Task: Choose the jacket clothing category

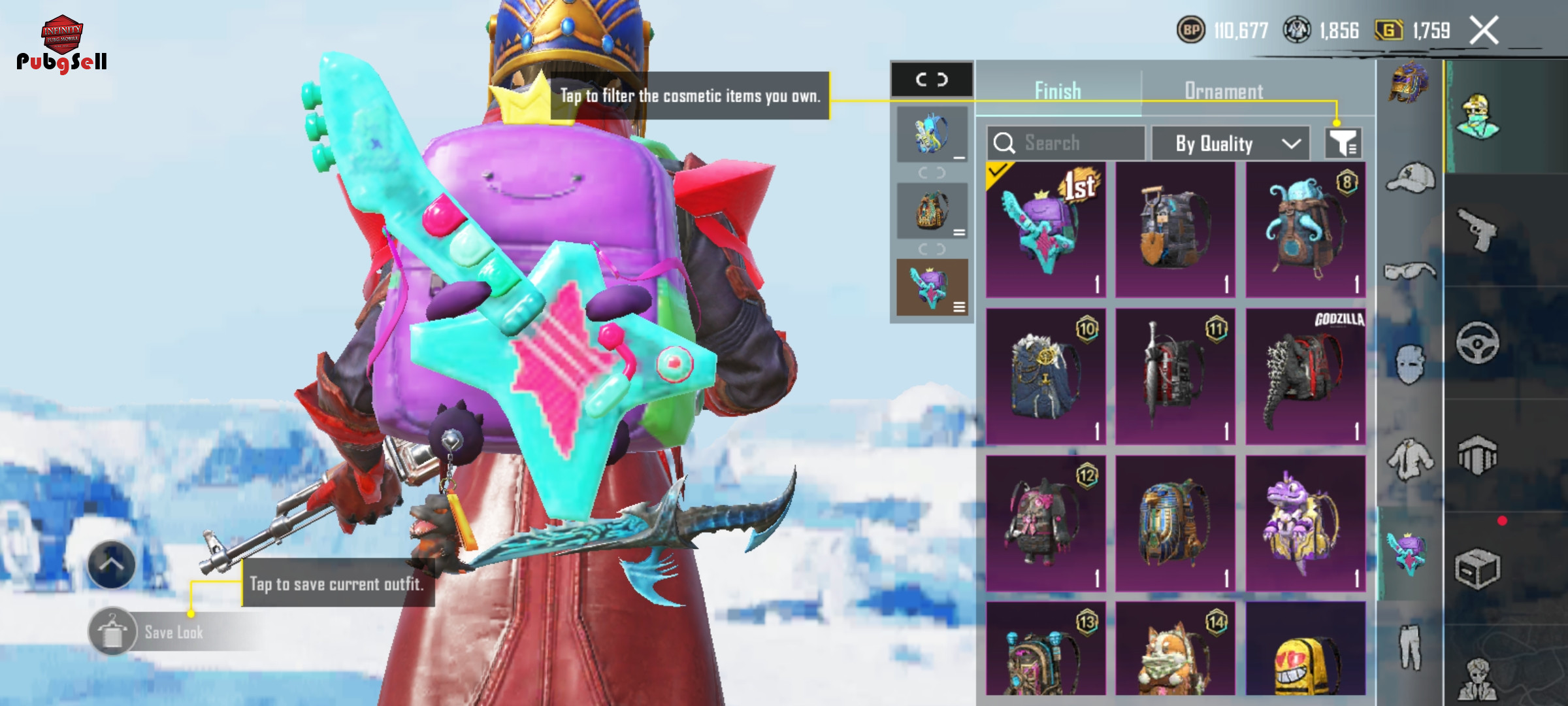Action: [1411, 459]
